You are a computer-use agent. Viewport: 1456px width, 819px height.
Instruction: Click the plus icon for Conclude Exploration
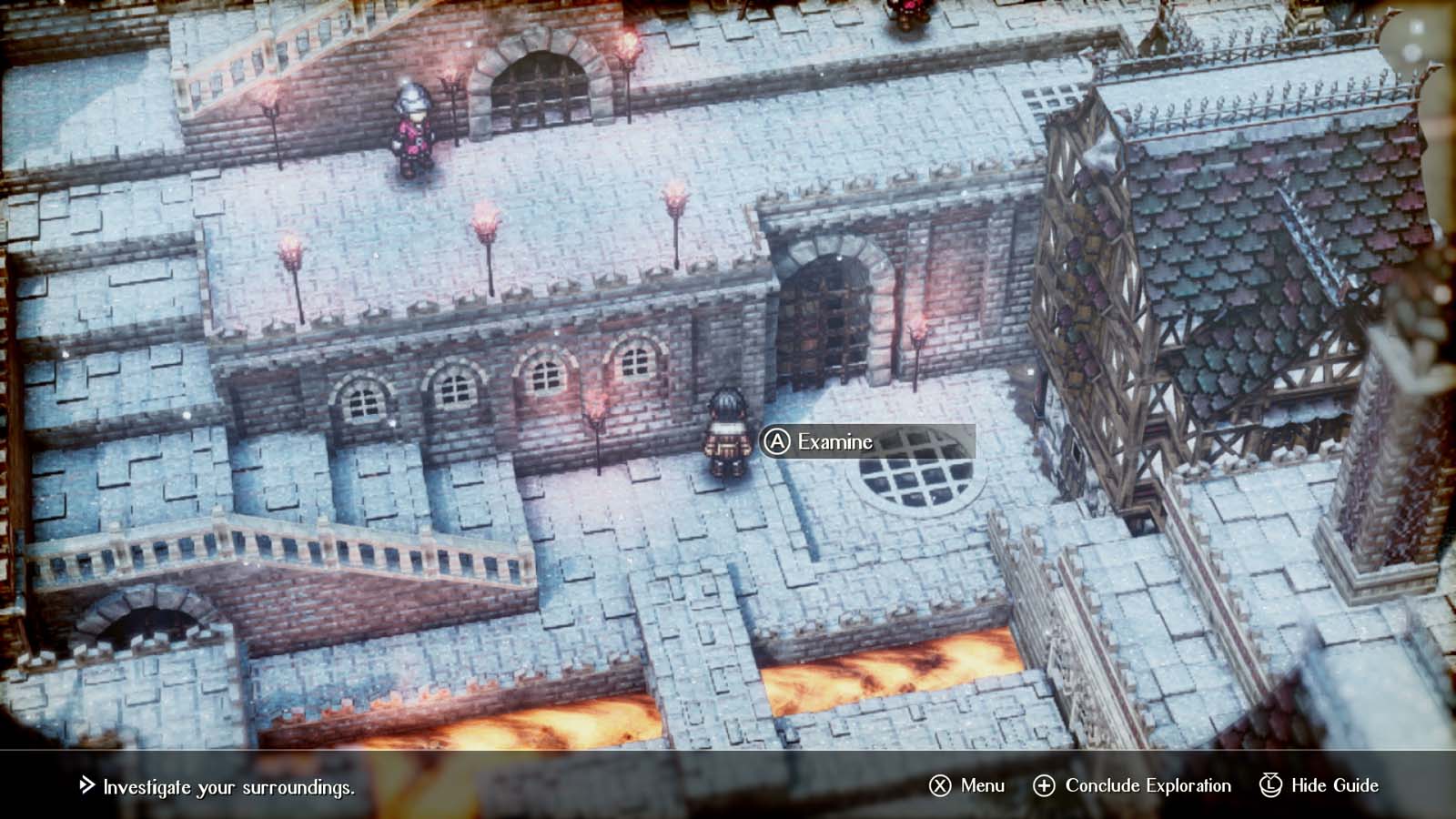coord(1045,784)
